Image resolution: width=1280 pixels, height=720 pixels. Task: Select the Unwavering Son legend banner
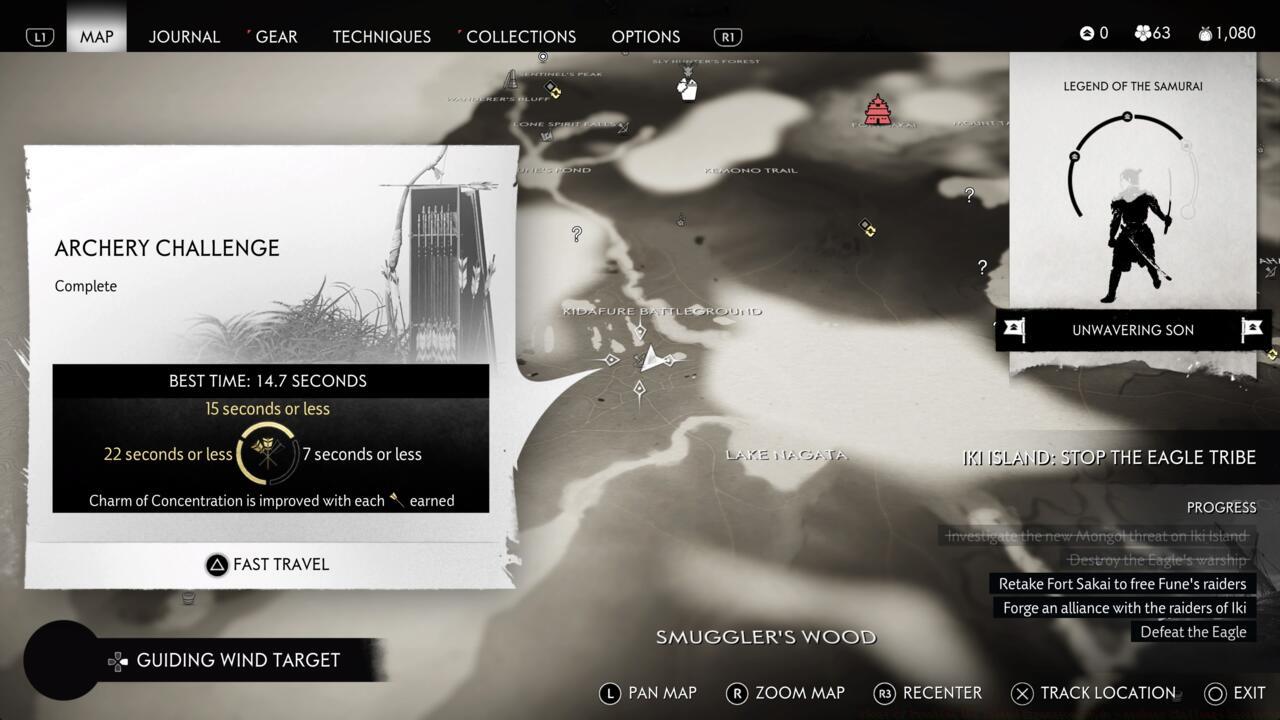click(1132, 330)
